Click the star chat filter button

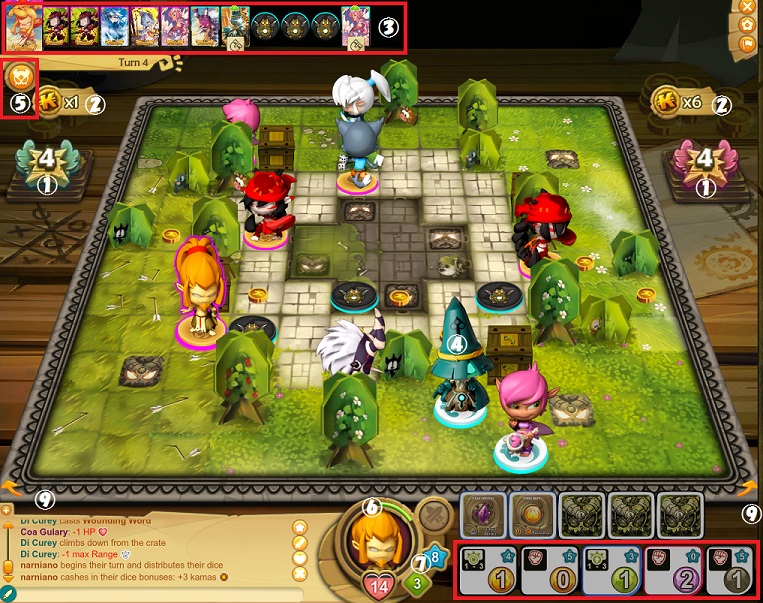[299, 526]
